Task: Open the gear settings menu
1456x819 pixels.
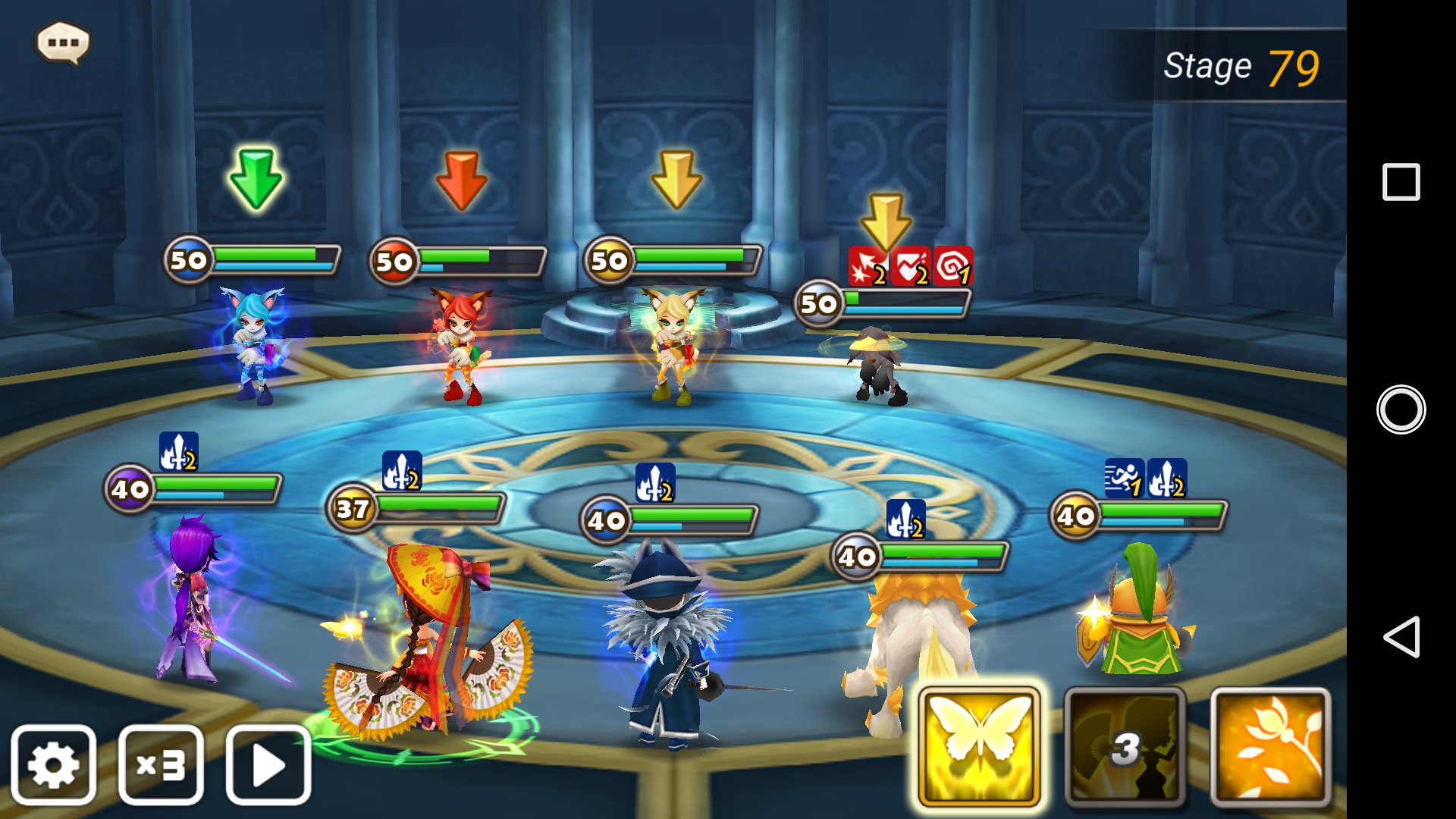Action: (x=53, y=764)
